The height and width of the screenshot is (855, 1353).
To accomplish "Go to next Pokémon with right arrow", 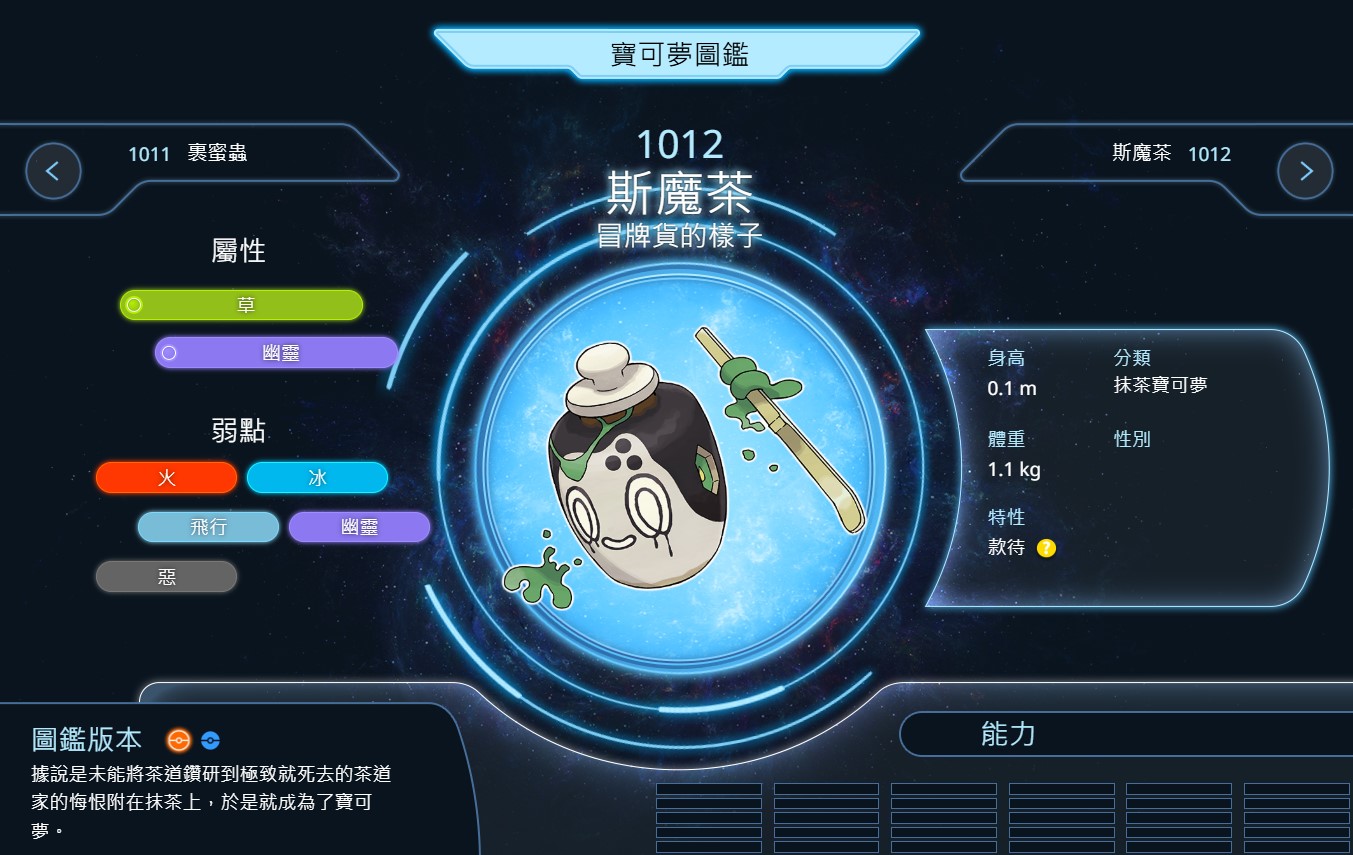I will 1305,171.
